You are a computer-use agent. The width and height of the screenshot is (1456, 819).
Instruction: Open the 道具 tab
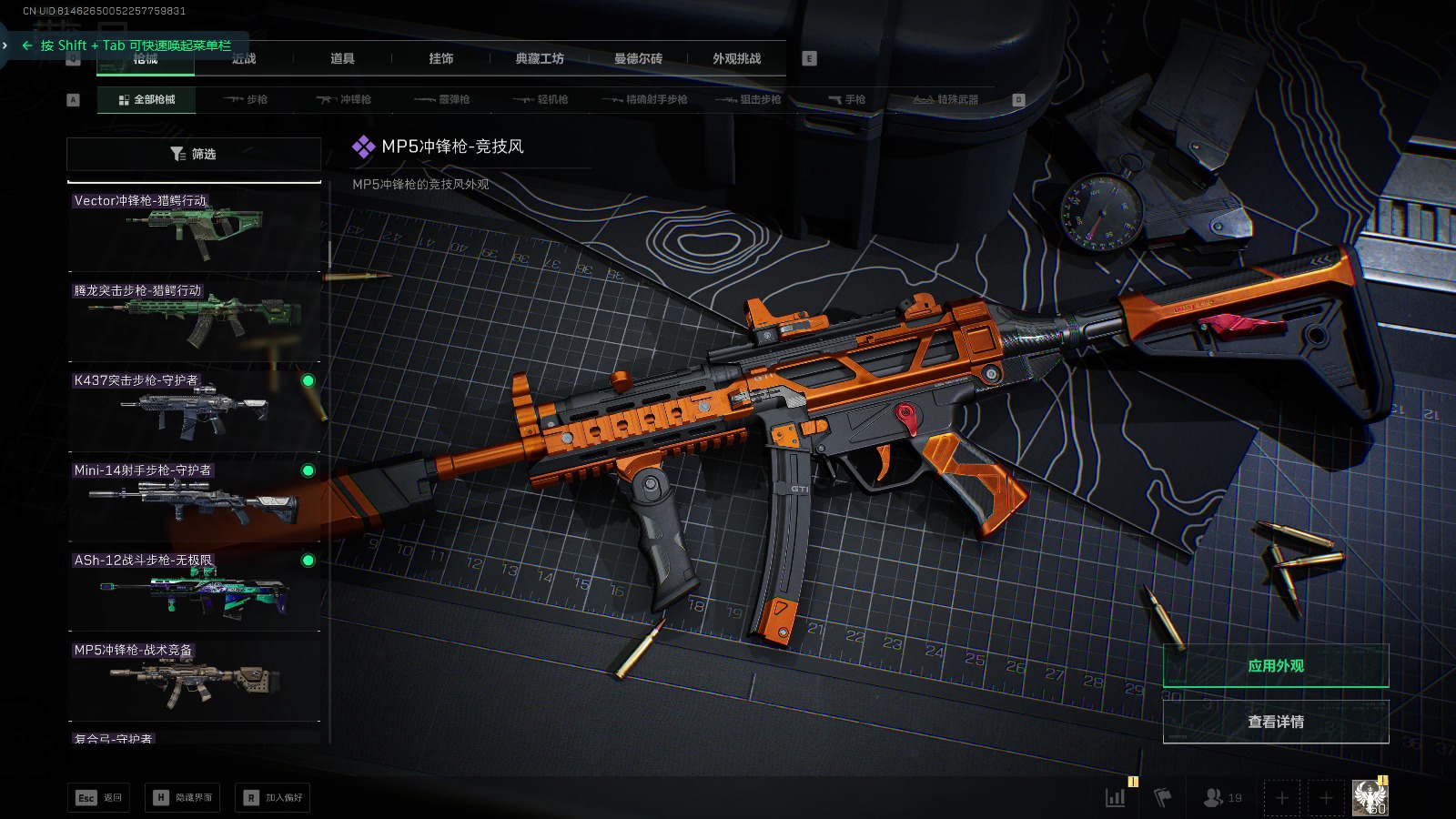point(342,59)
